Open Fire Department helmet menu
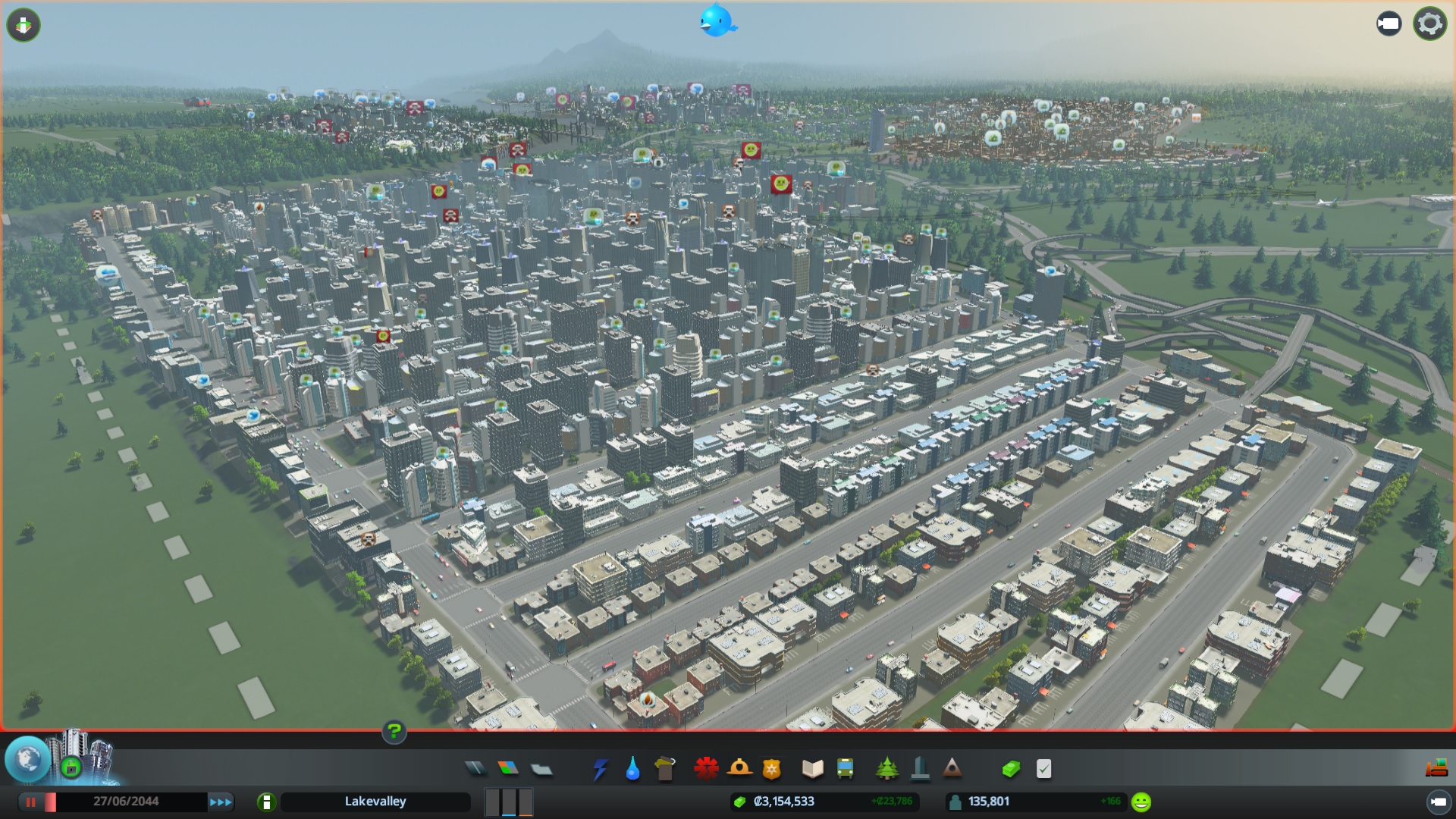 tap(739, 769)
